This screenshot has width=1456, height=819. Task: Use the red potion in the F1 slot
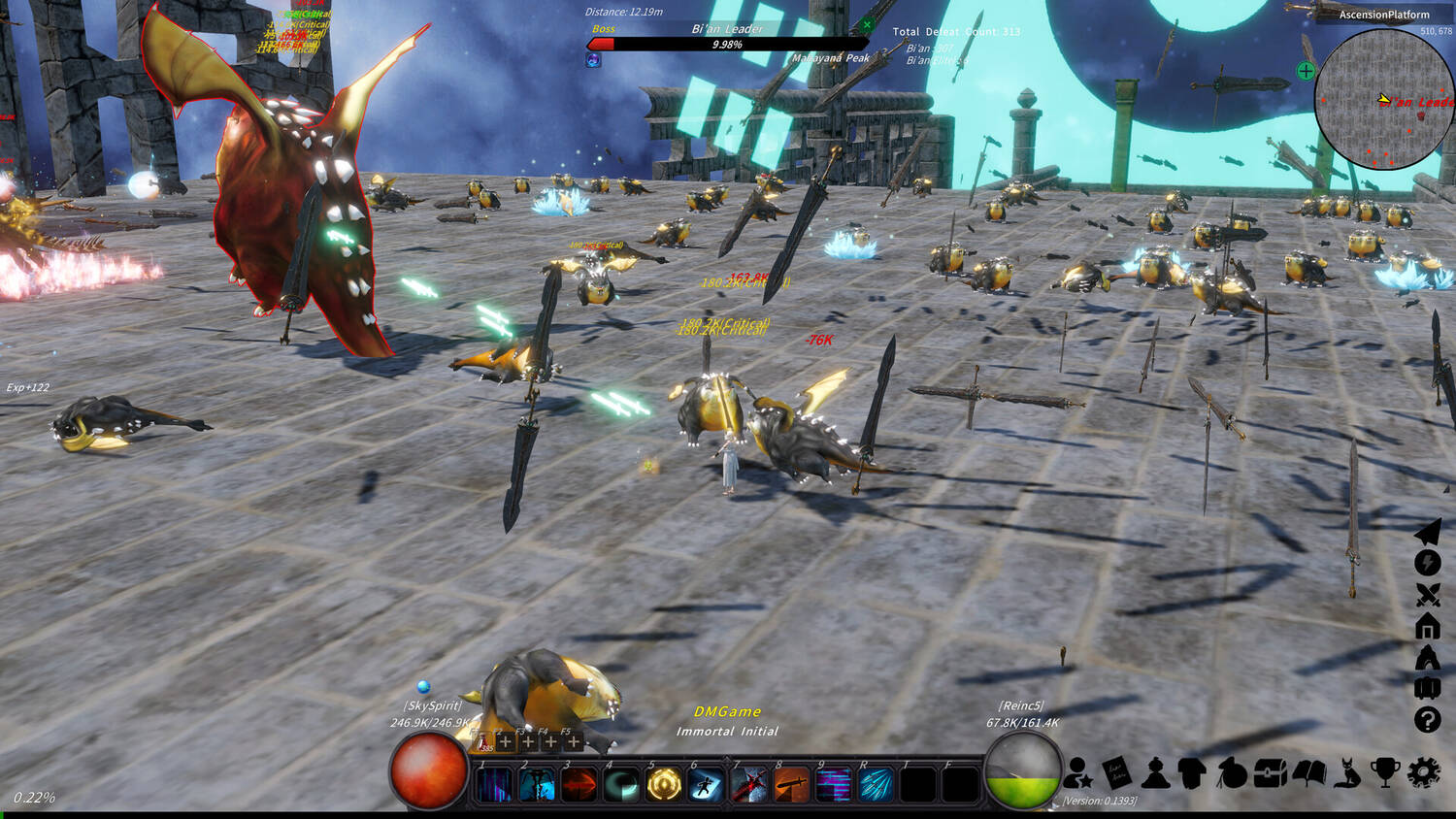coord(483,742)
